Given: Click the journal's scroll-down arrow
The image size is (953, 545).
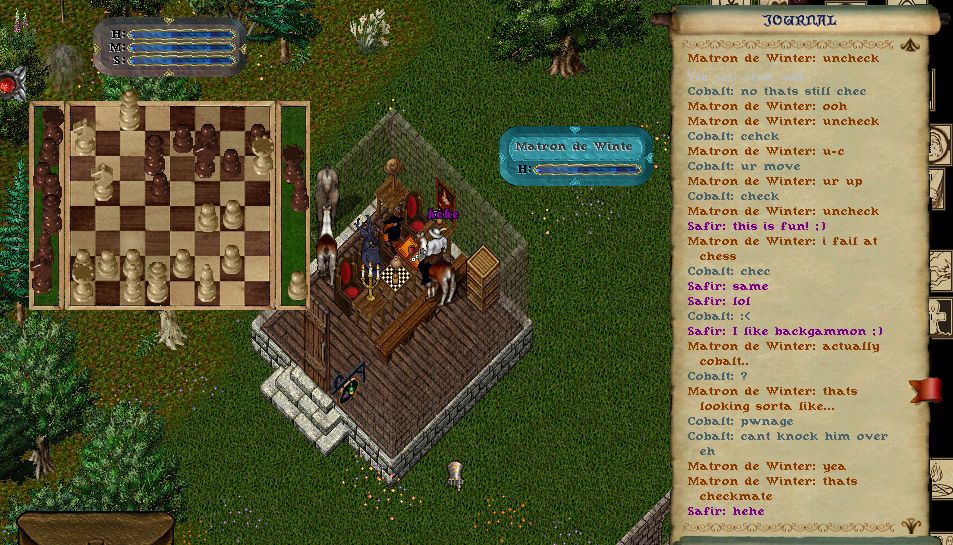Looking at the screenshot, I should pos(909,524).
